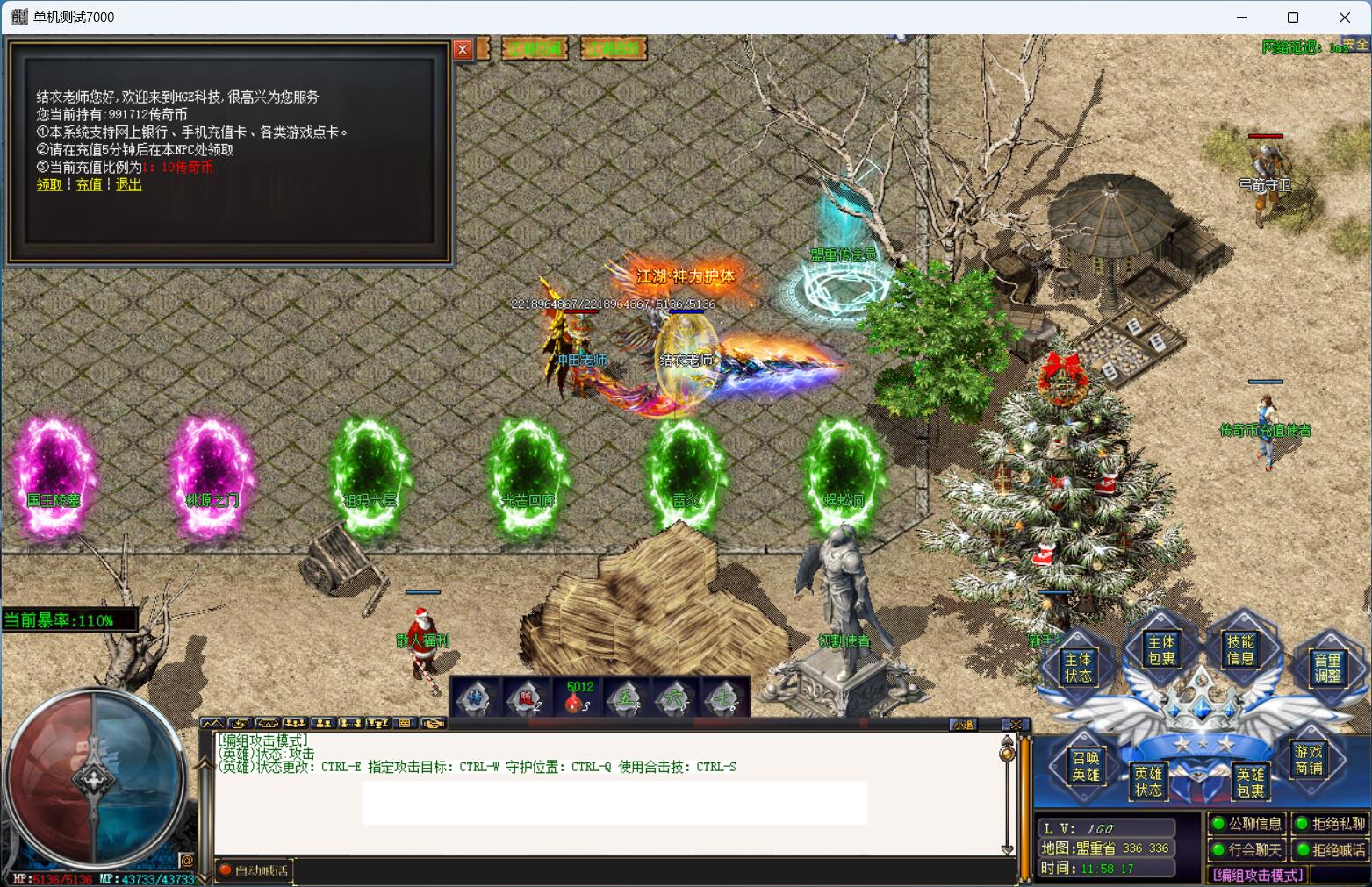Choose the 领取 (claim) dialogue option
1372x887 pixels.
pos(49,184)
